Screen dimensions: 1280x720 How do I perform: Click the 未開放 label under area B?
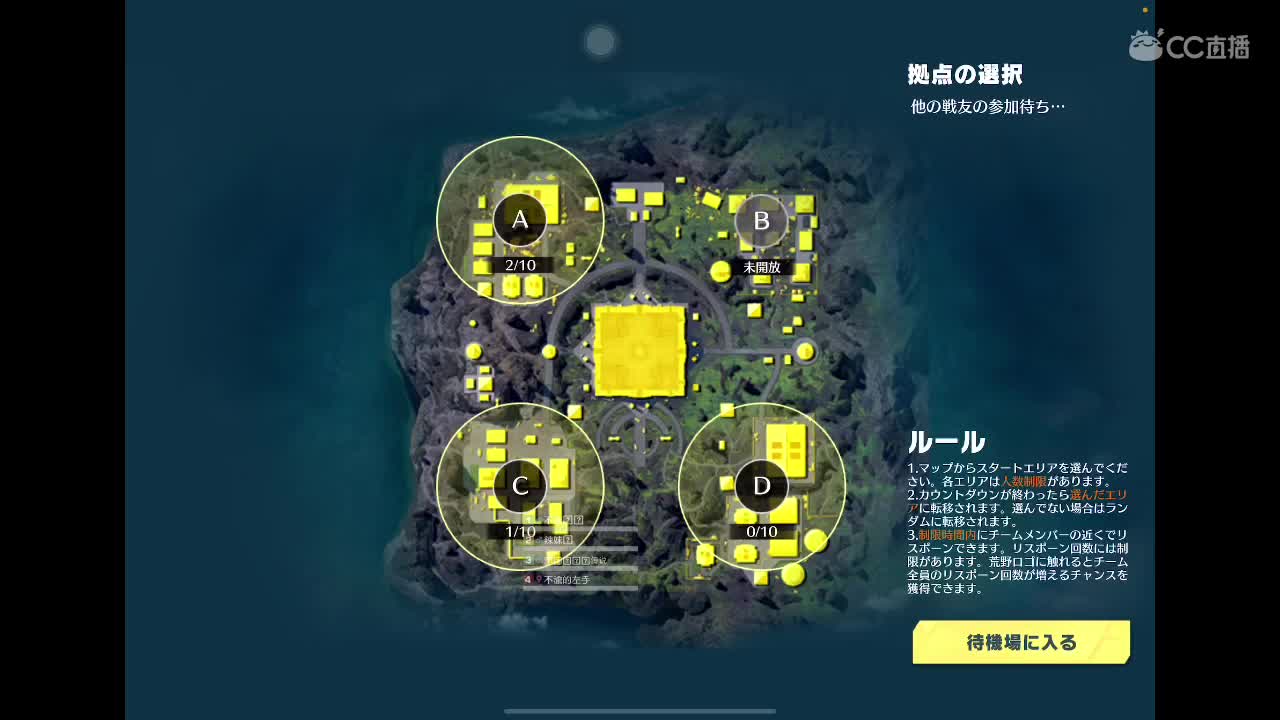click(763, 268)
